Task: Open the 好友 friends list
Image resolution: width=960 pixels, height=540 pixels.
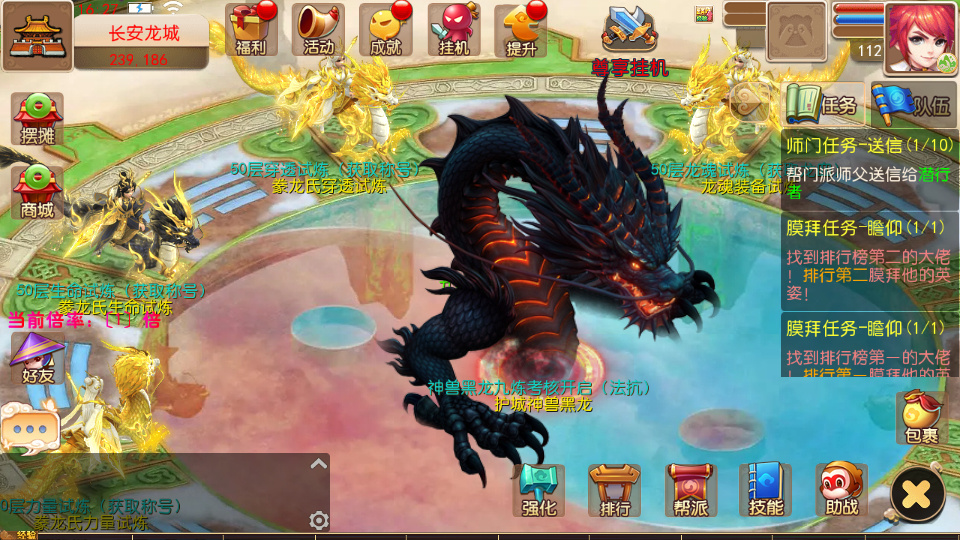Action: pyautogui.click(x=38, y=360)
